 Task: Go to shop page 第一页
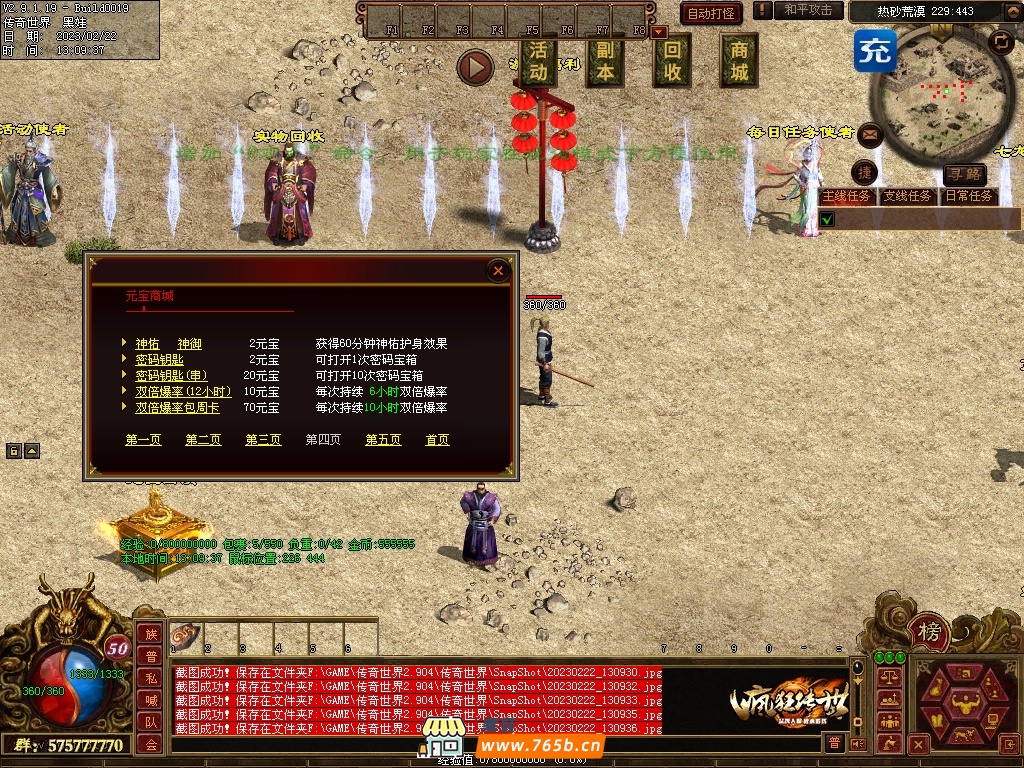pos(143,439)
